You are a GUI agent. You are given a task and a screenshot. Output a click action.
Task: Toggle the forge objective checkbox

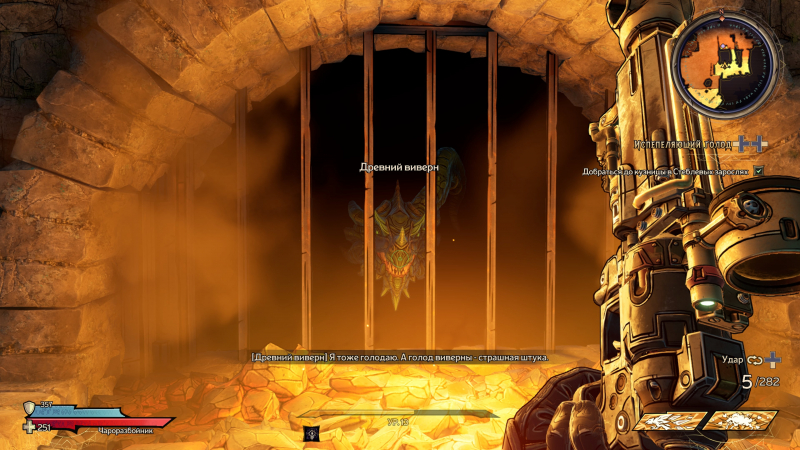759,171
